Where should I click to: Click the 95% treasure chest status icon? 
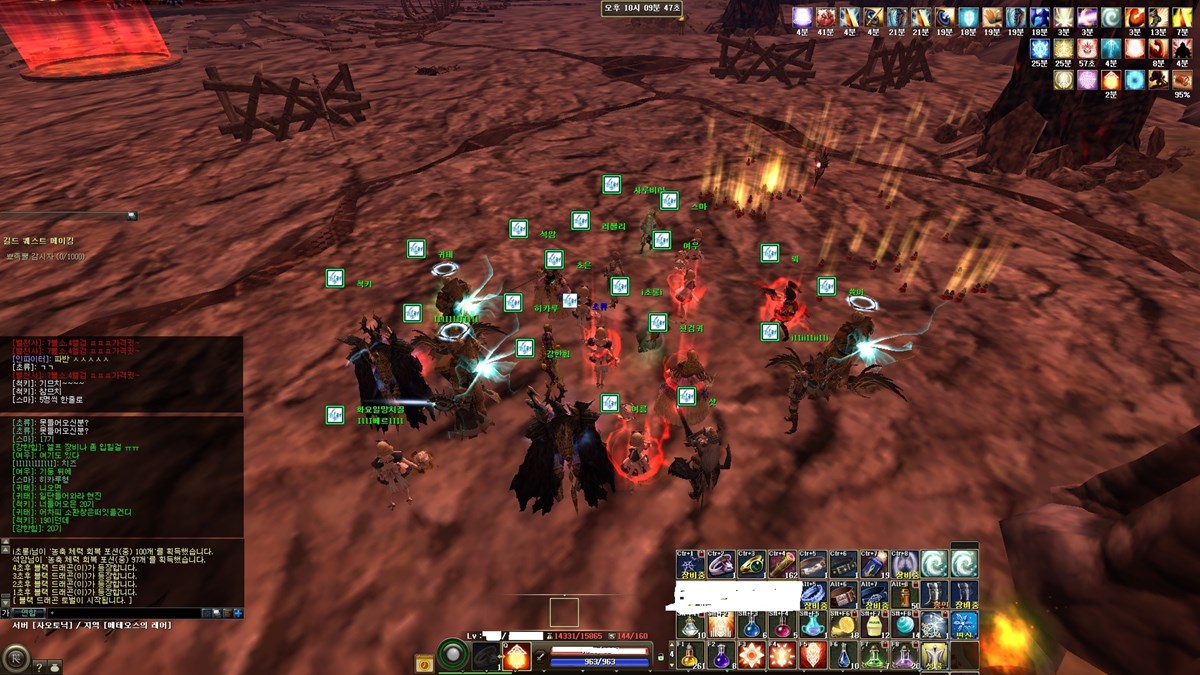[x=1182, y=80]
